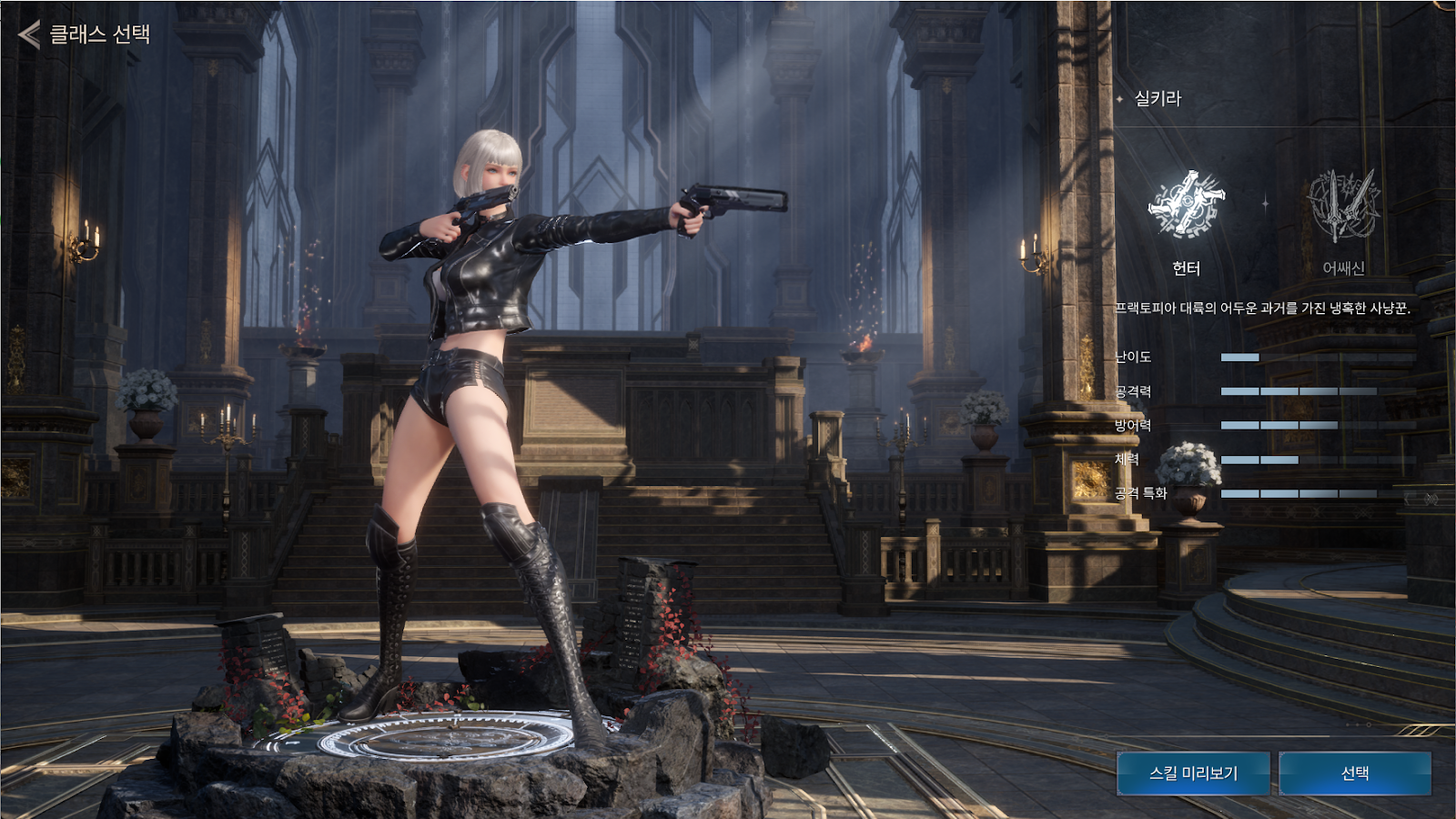Go back from 클래스 선택 screen
The width and height of the screenshot is (1456, 819).
(x=30, y=35)
